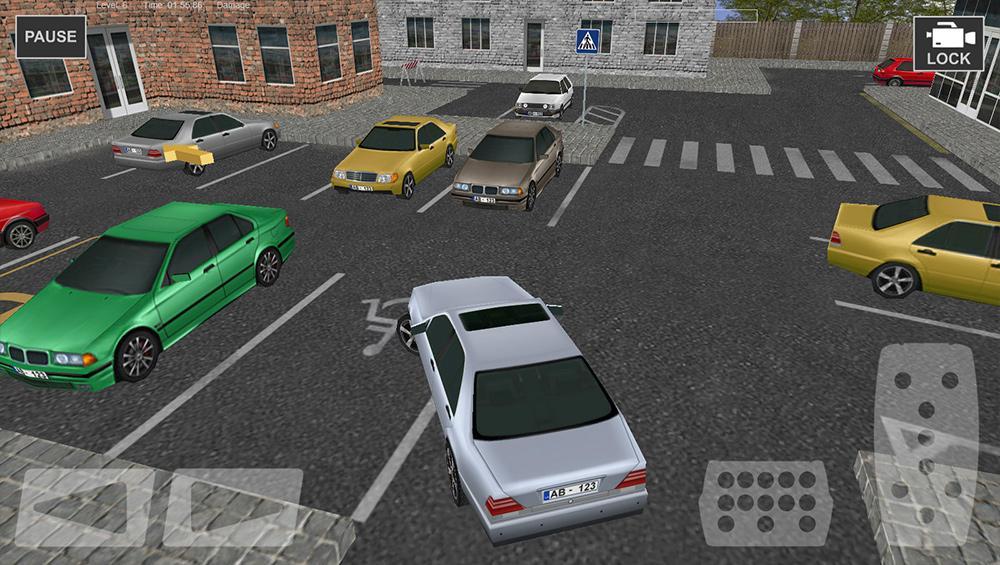This screenshot has height=565, width=1000.
Task: Steer left with the left arrow
Action: tap(83, 508)
